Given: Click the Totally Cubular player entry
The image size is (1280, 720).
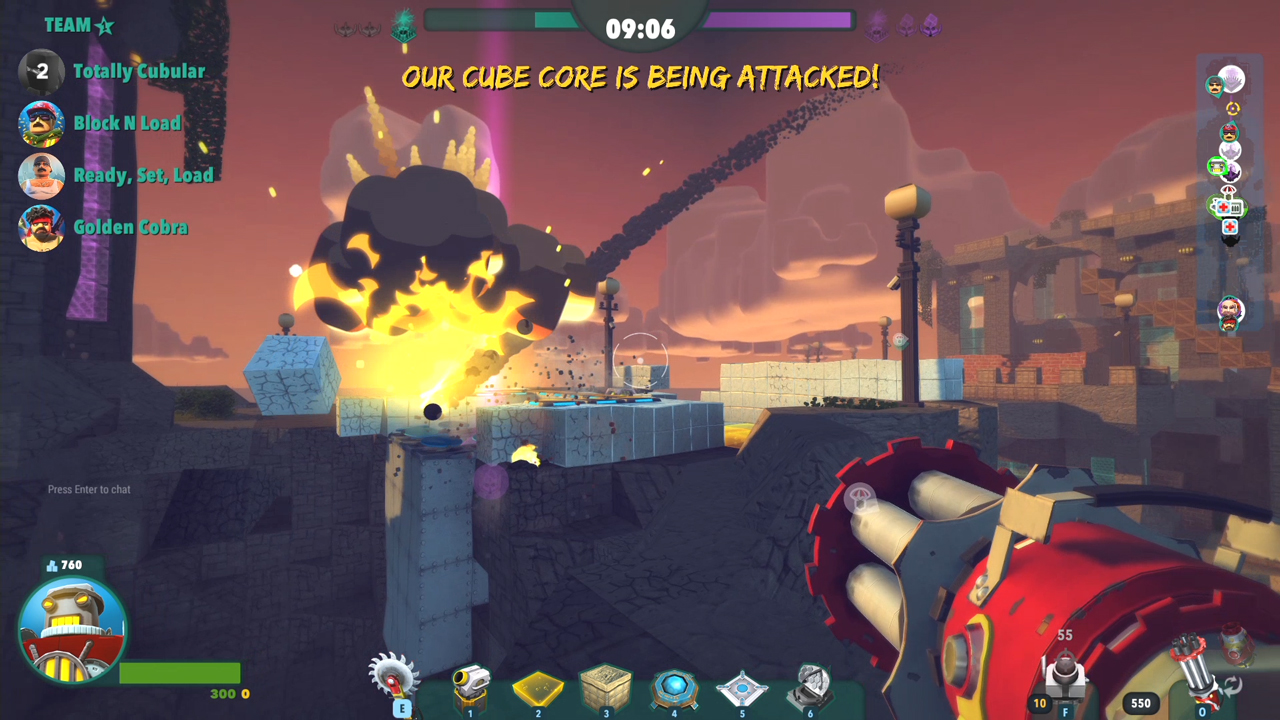Looking at the screenshot, I should click(138, 72).
